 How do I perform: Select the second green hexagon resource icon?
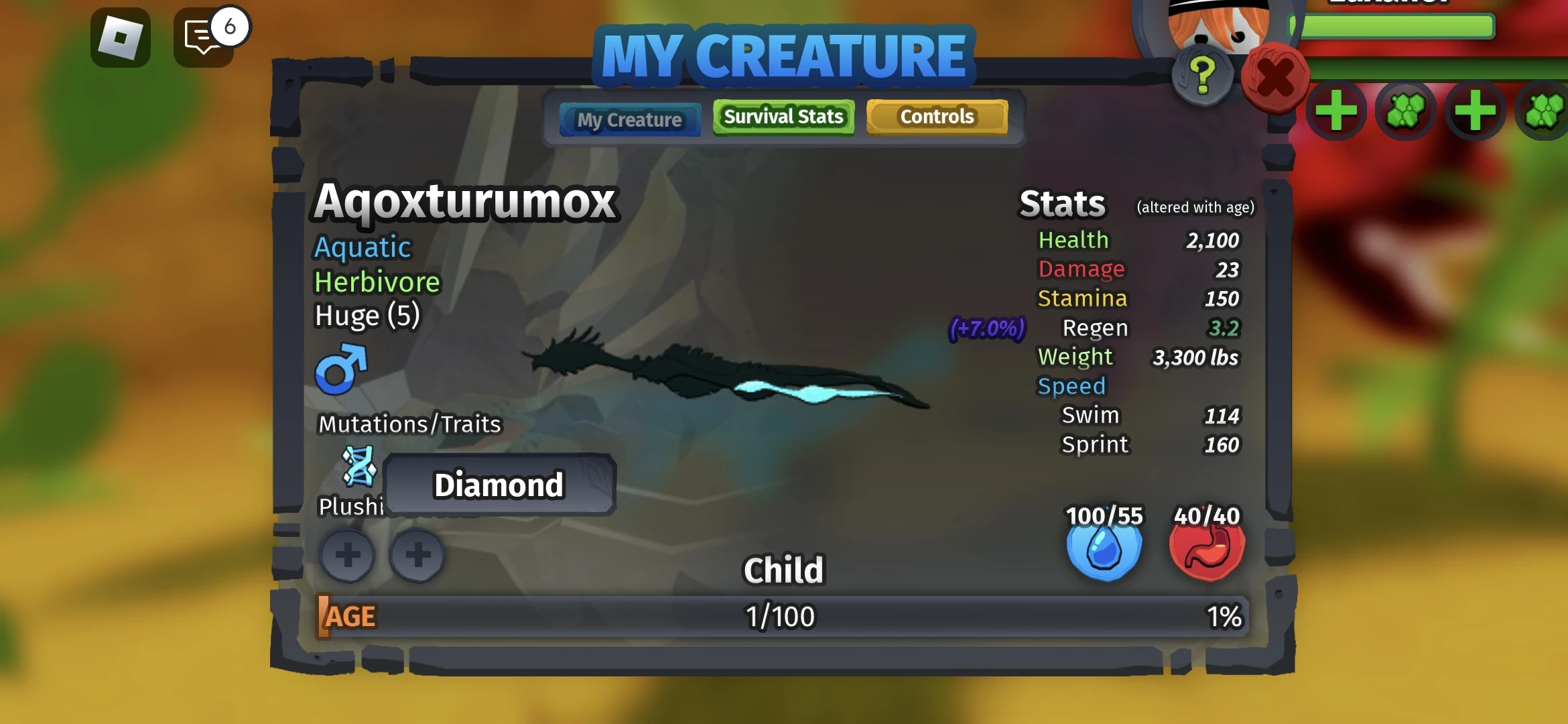point(1542,111)
